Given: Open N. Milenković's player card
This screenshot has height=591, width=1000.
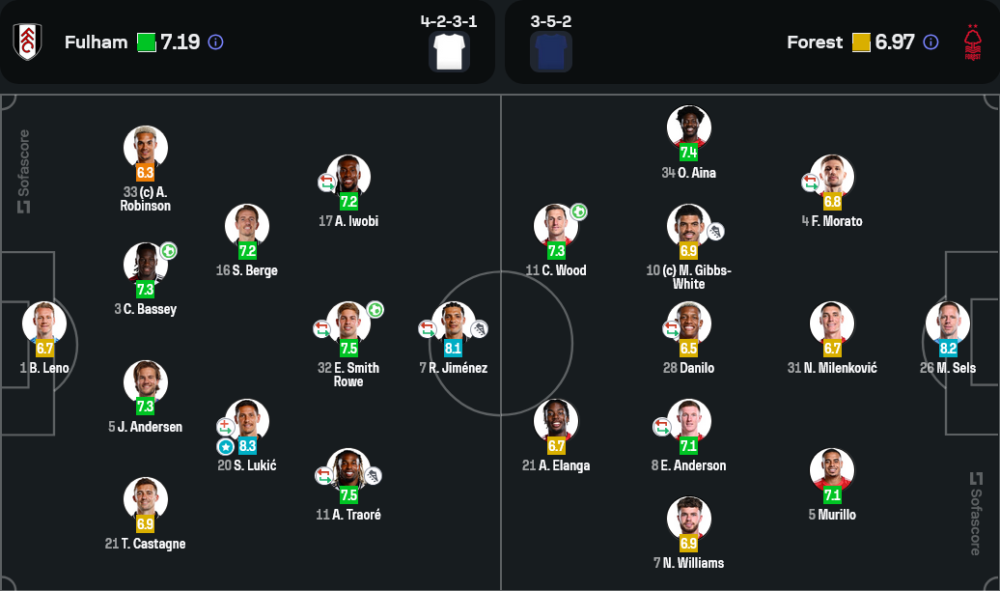Looking at the screenshot, I should (x=832, y=324).
